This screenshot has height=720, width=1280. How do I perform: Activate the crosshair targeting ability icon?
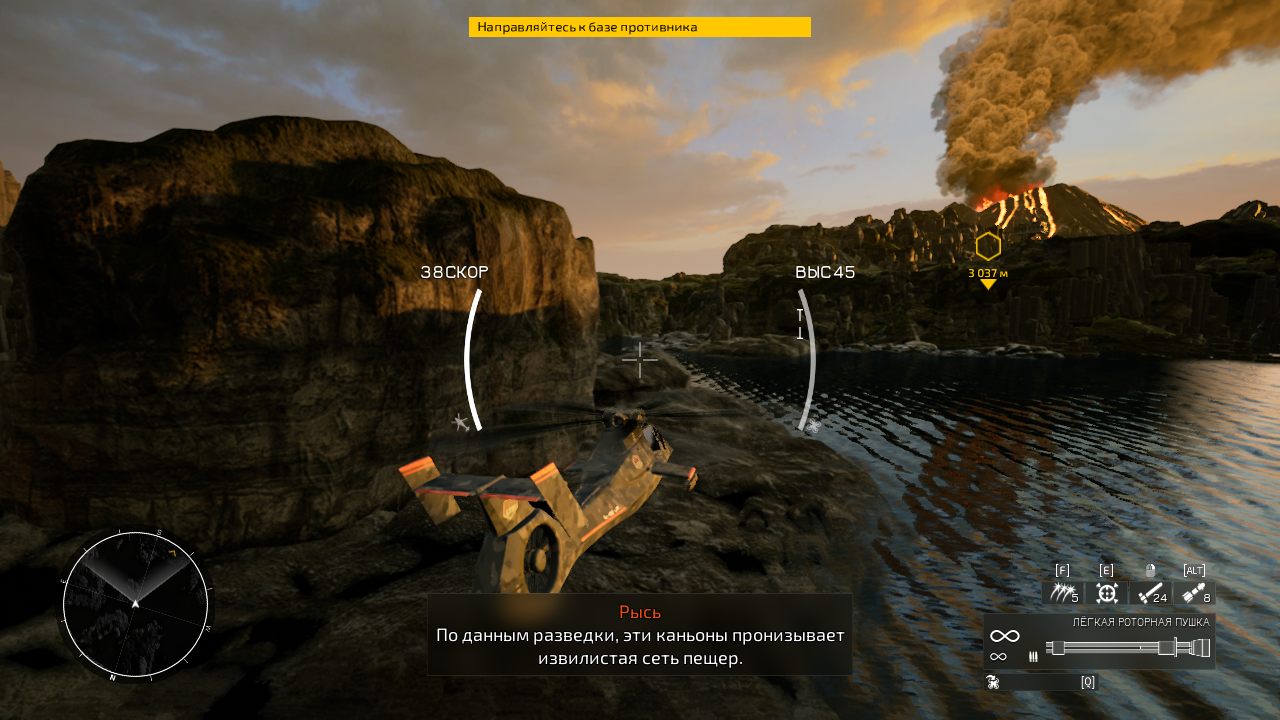pos(1106,593)
